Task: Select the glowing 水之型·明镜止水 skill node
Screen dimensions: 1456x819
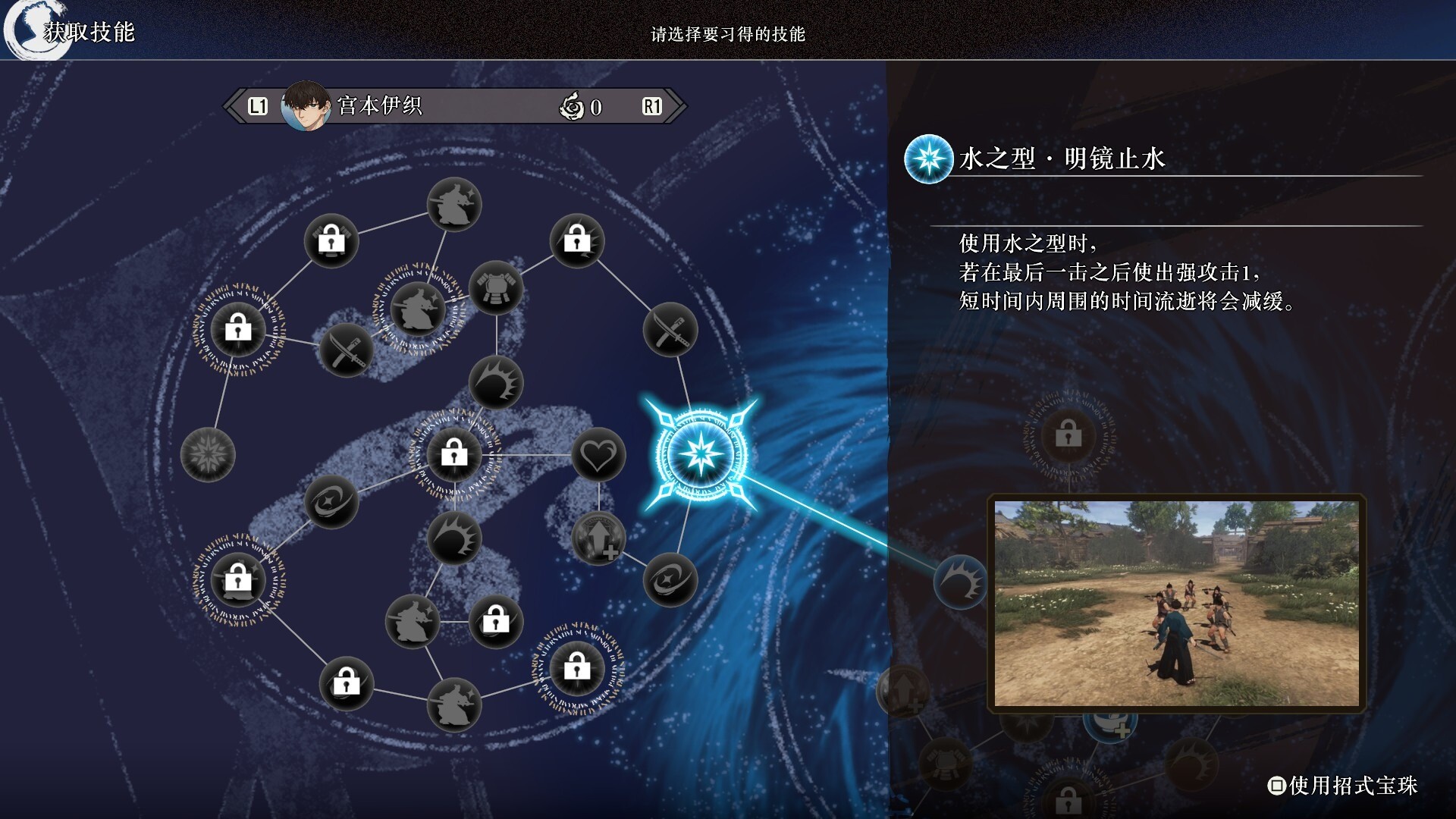Action: tap(700, 455)
